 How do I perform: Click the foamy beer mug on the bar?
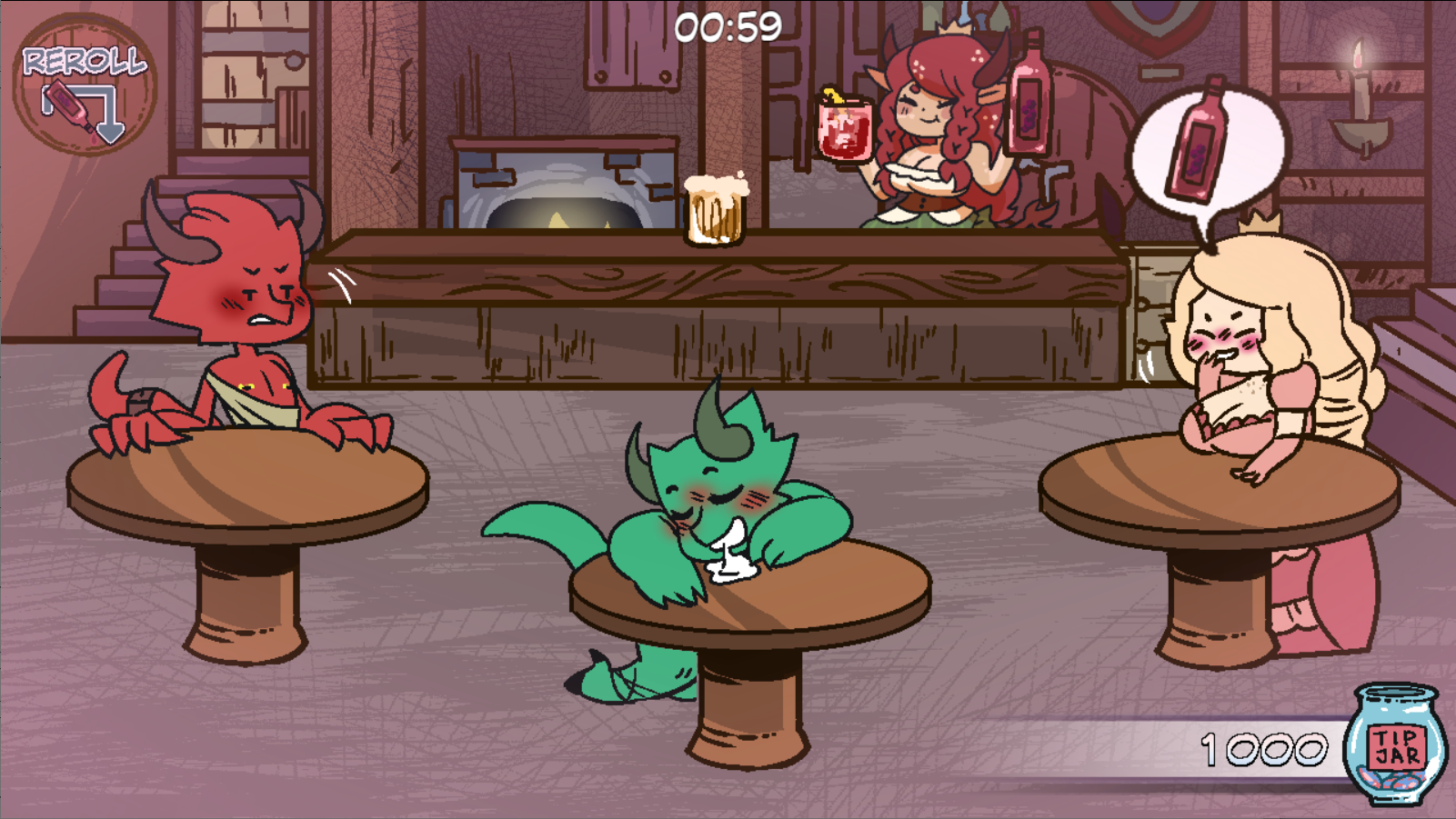[x=715, y=209]
